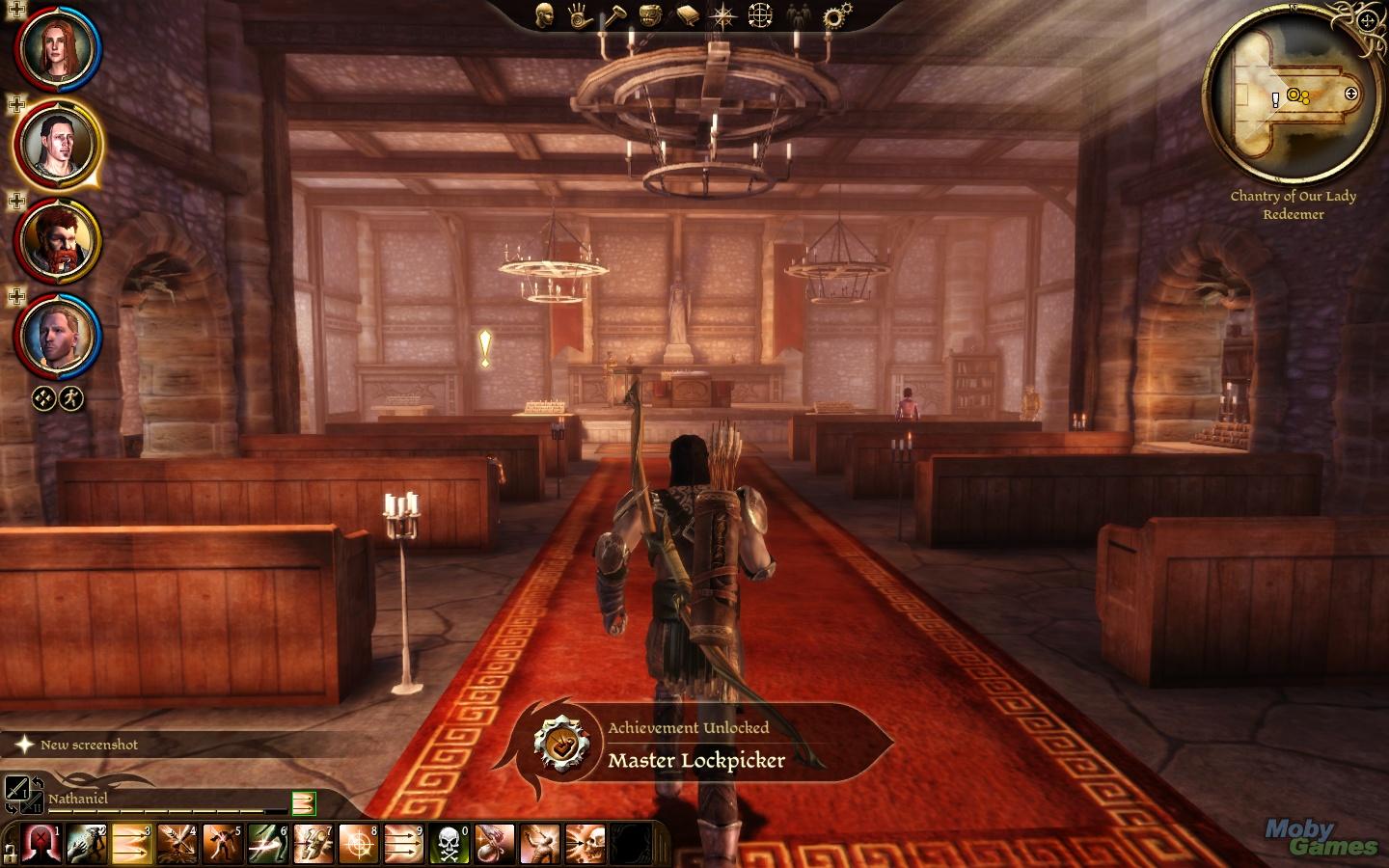Swap weapon set using the sword icon
Image resolution: width=1389 pixels, height=868 pixels.
point(17,788)
